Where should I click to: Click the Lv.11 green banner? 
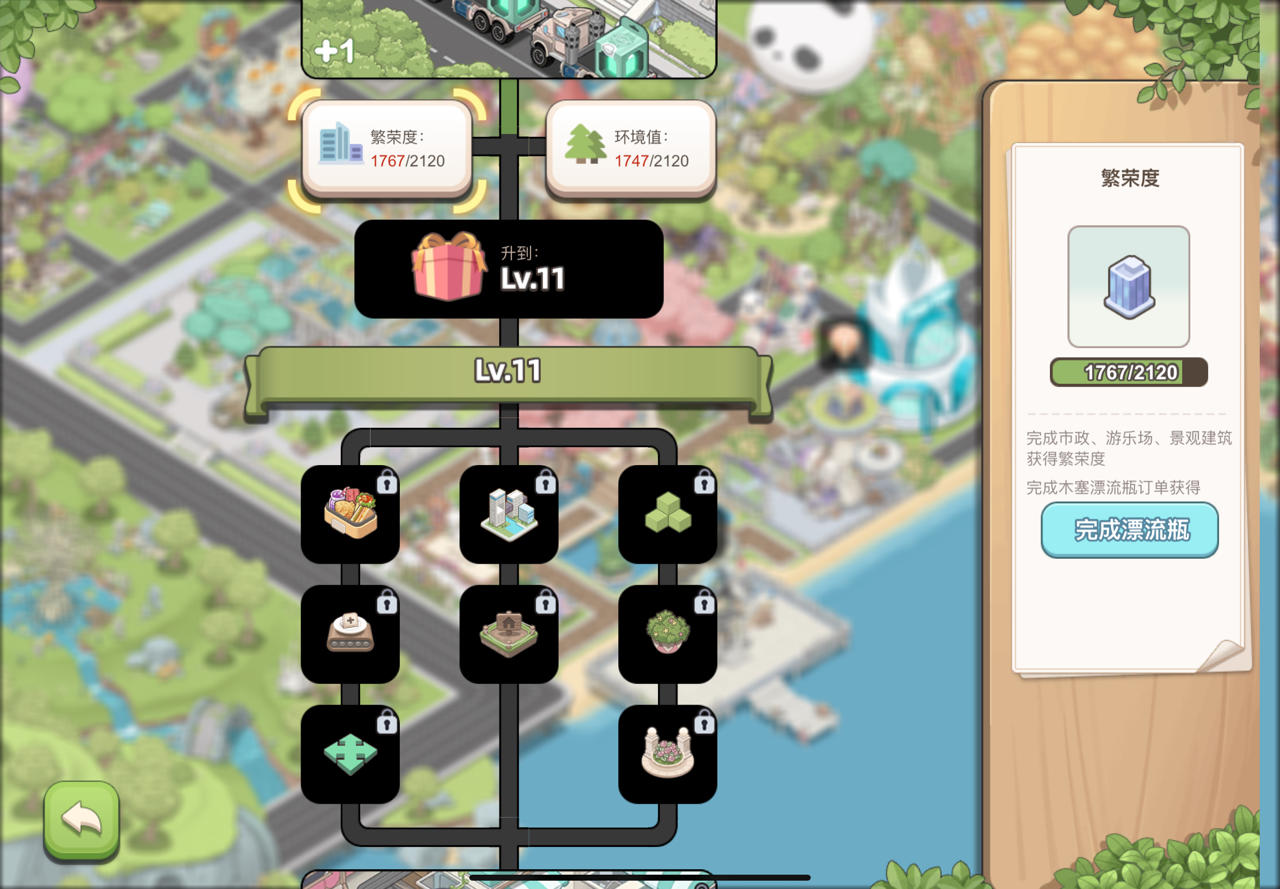(x=509, y=371)
